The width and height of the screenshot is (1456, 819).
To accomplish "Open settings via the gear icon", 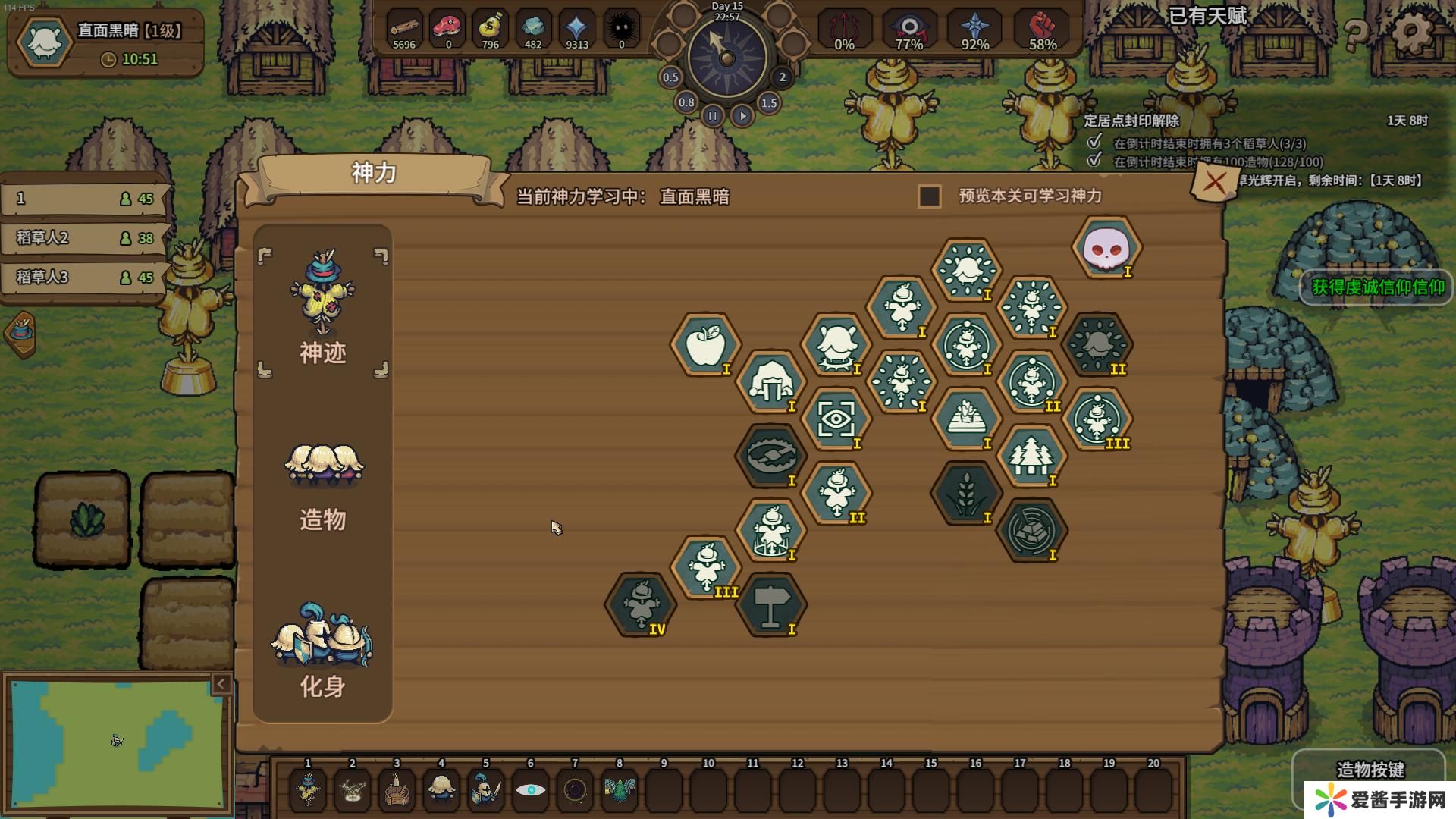I will [x=1413, y=32].
